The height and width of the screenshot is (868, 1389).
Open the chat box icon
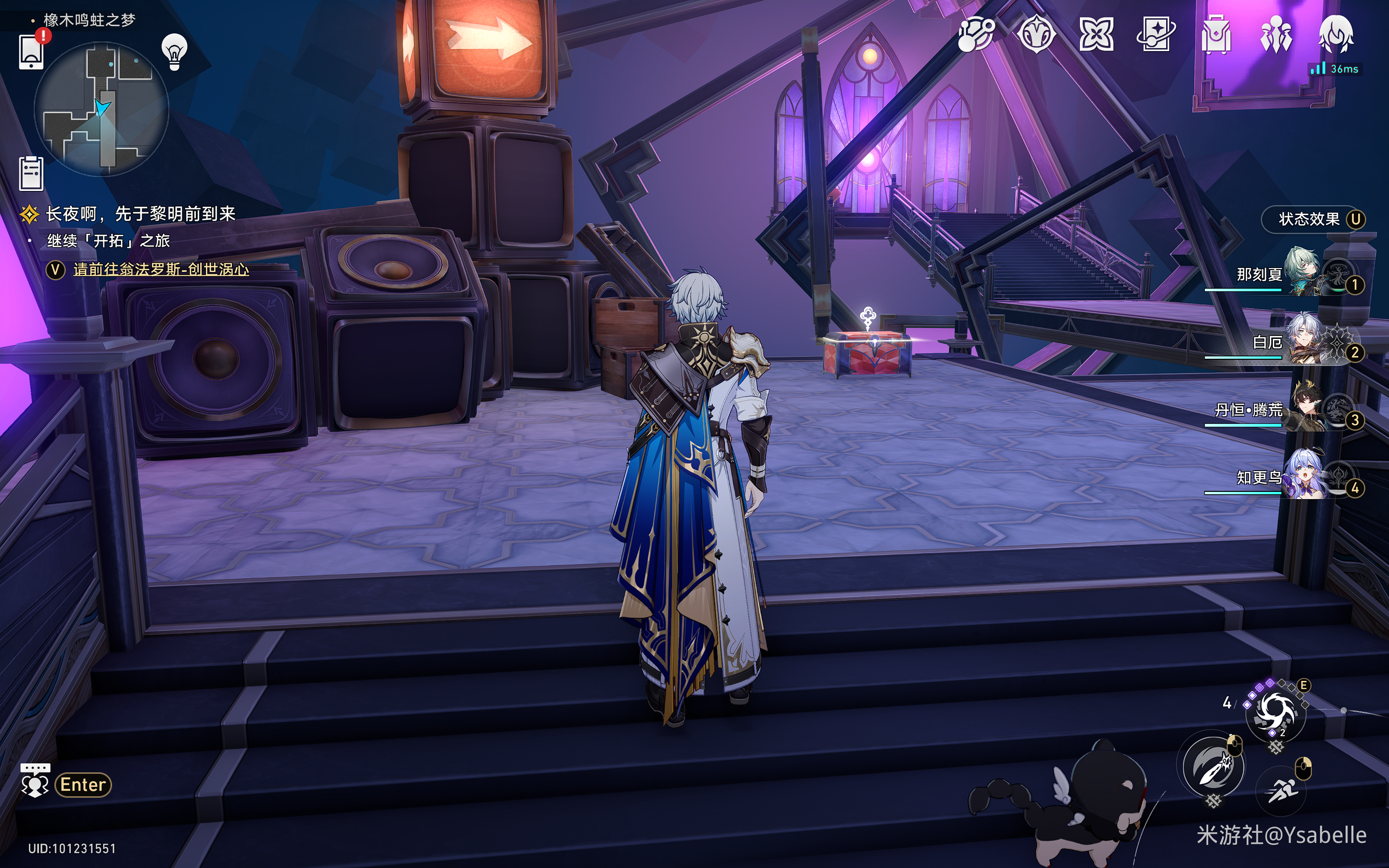coord(35,780)
